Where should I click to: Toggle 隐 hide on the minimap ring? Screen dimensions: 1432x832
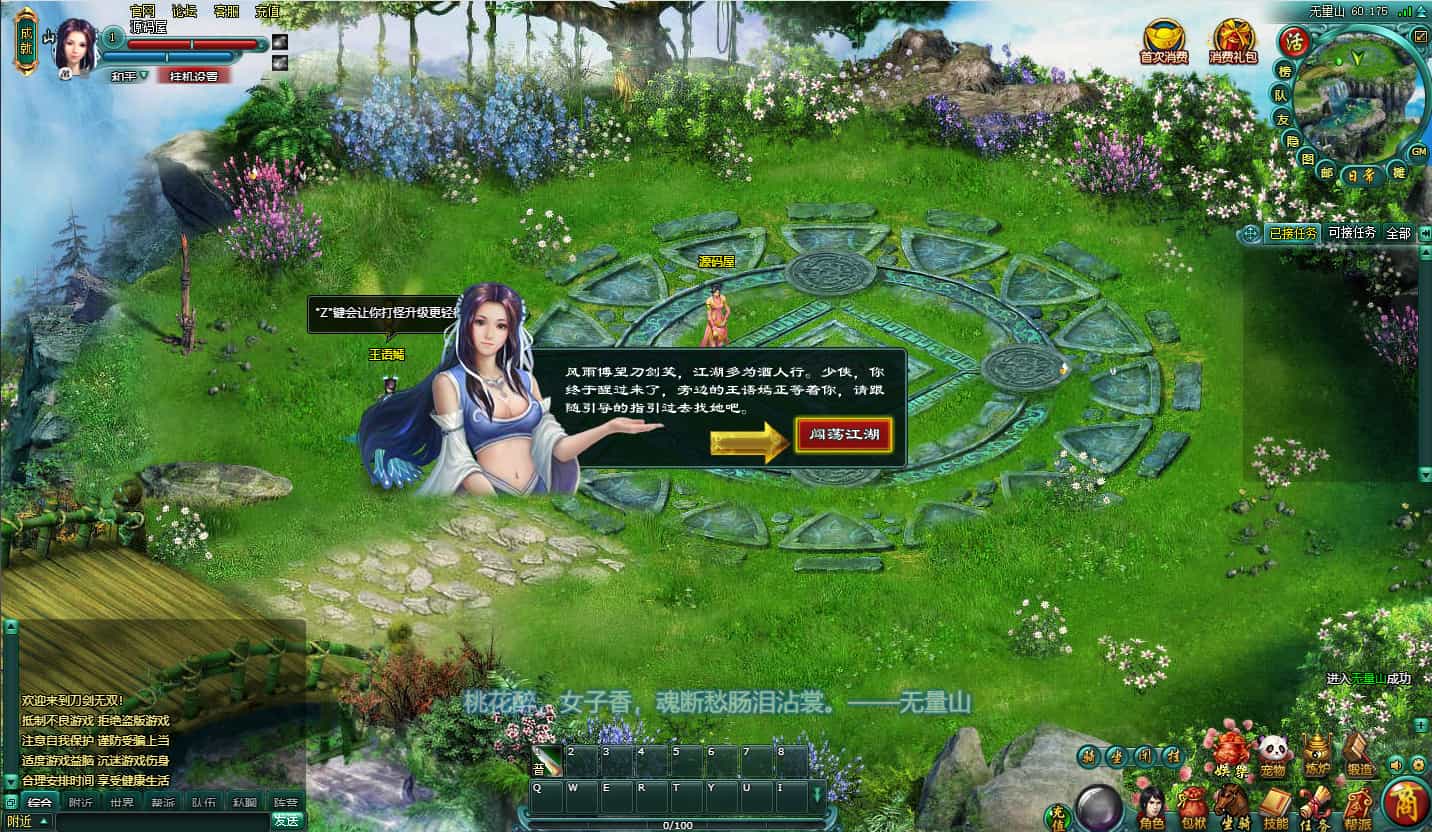[1293, 139]
